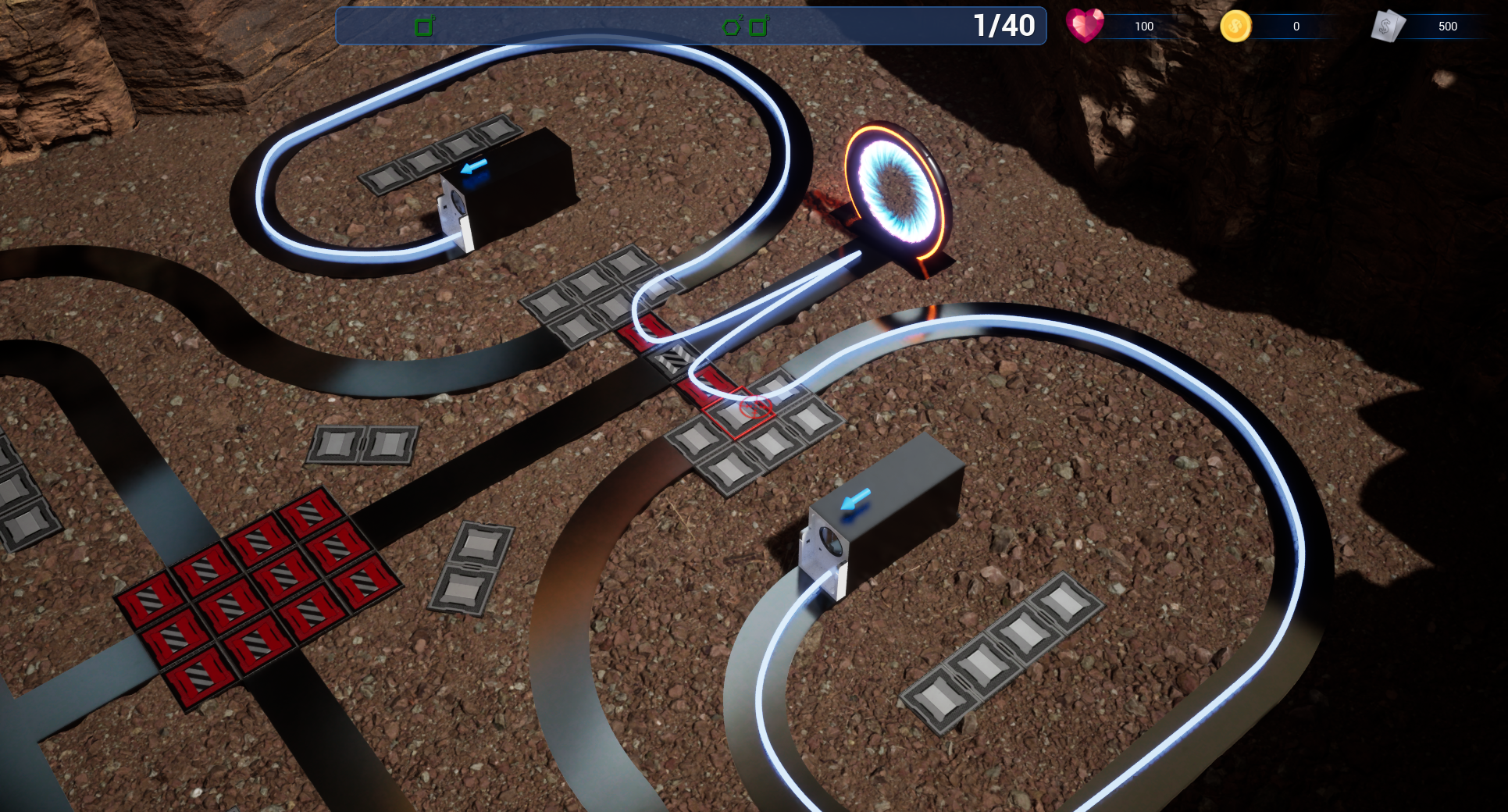Select the lone green square wave marker
Viewport: 1508px width, 812px height.
424,27
